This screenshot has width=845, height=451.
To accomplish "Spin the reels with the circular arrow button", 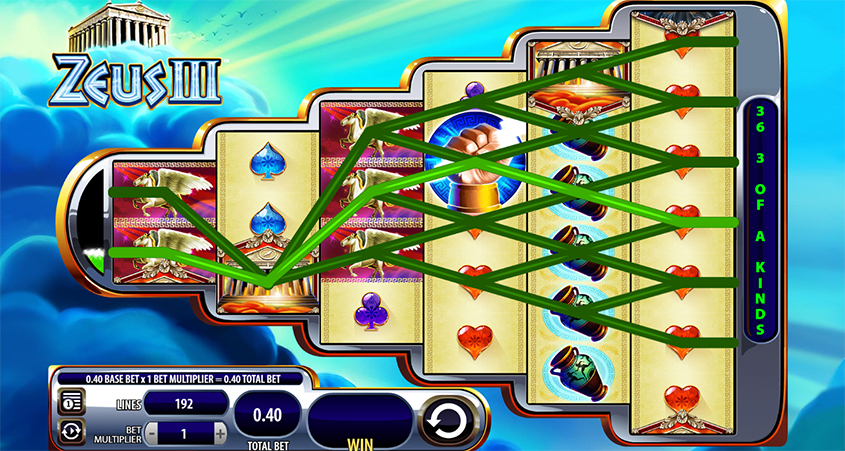I will coord(447,419).
